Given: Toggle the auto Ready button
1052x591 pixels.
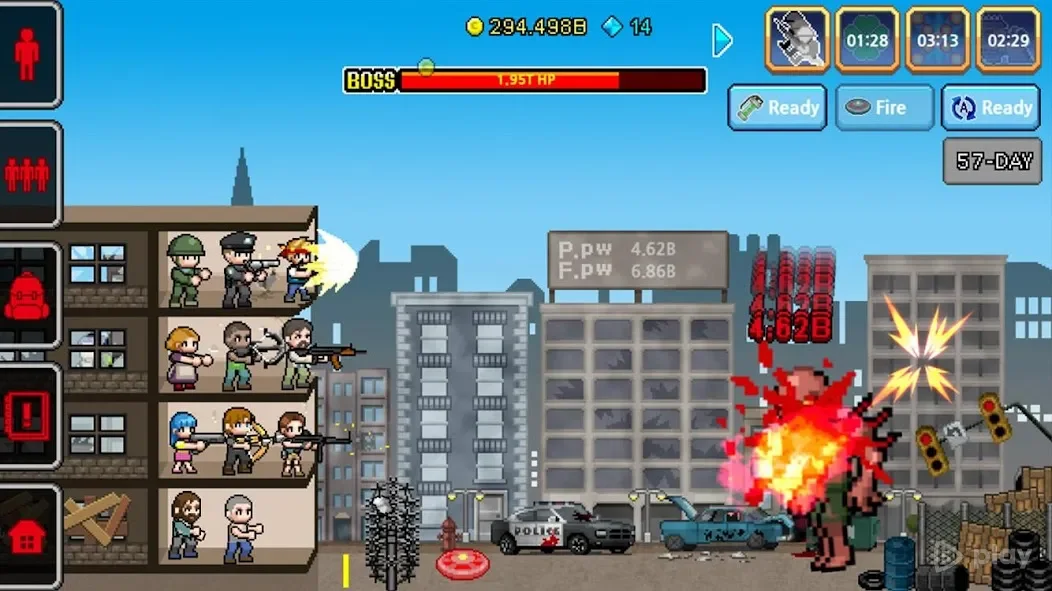Looking at the screenshot, I should 990,108.
